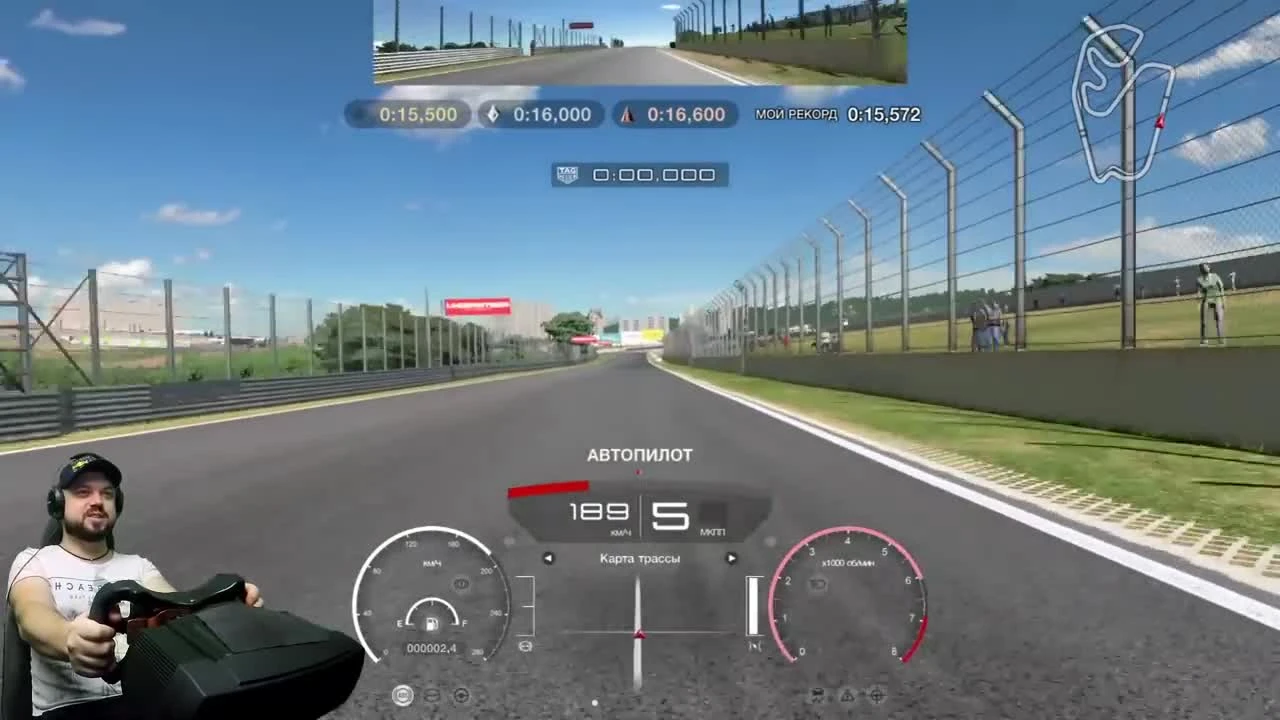
Task: Select the gold medal target time badge
Action: (407, 114)
